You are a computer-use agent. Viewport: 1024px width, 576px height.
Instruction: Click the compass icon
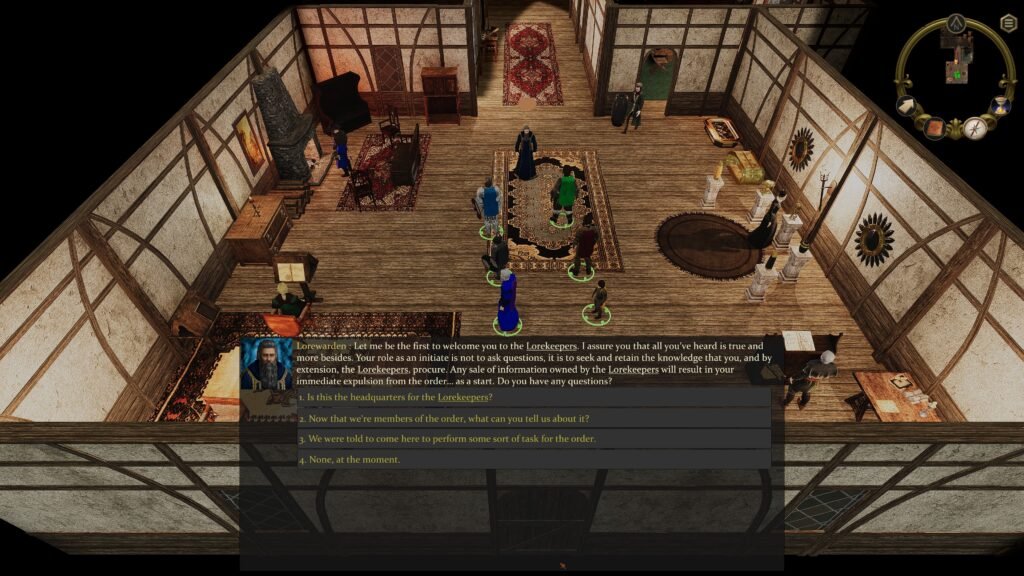pos(975,128)
